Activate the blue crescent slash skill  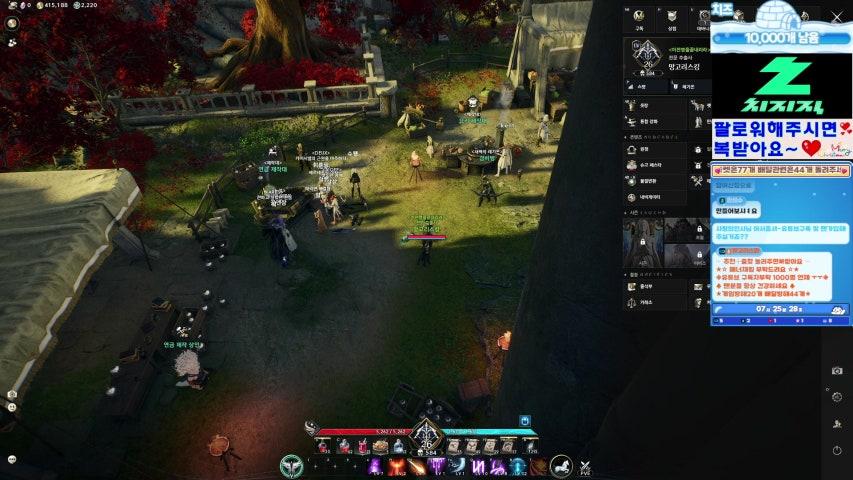tap(456, 466)
